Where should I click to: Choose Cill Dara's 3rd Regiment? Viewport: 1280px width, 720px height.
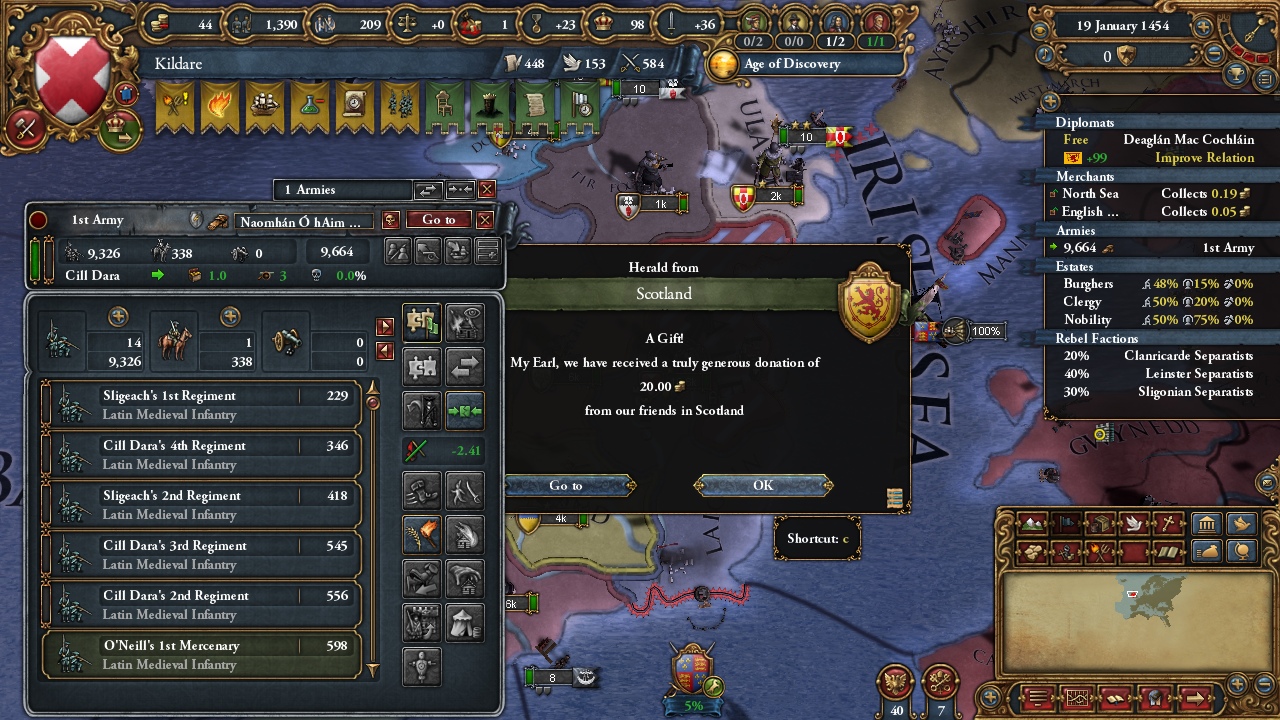tap(201, 554)
